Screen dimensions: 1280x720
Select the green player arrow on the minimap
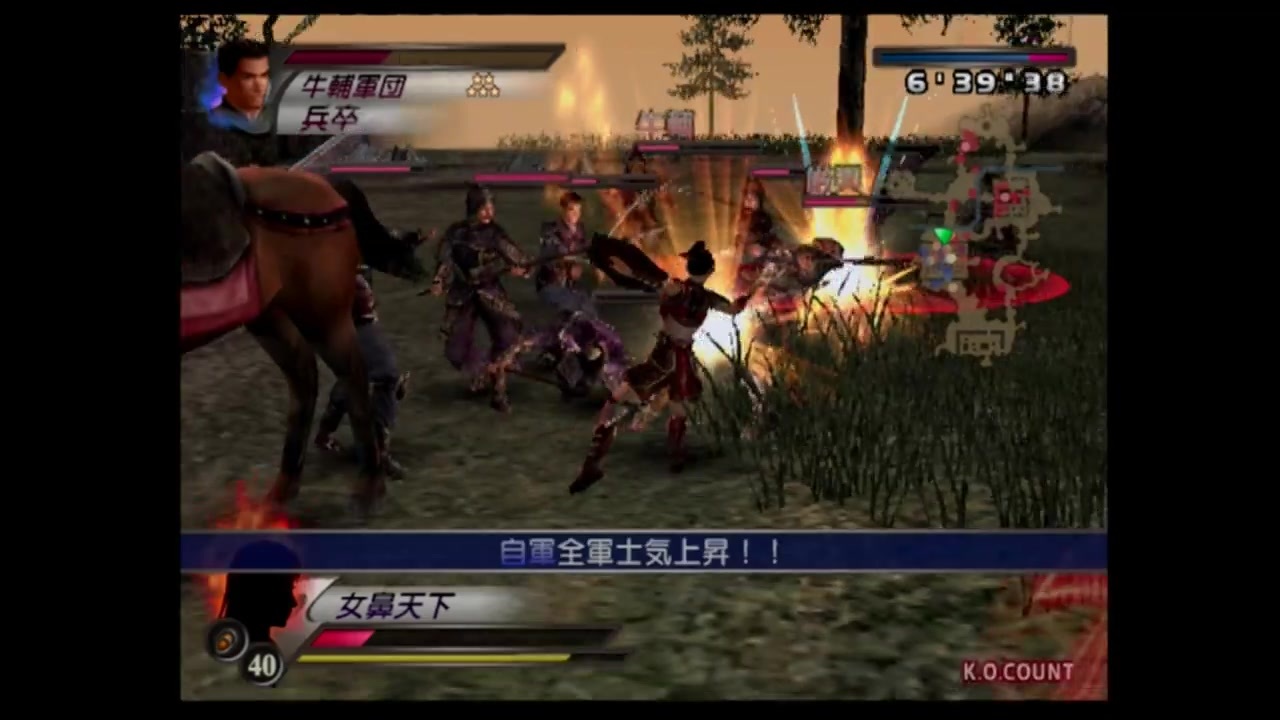[x=942, y=237]
